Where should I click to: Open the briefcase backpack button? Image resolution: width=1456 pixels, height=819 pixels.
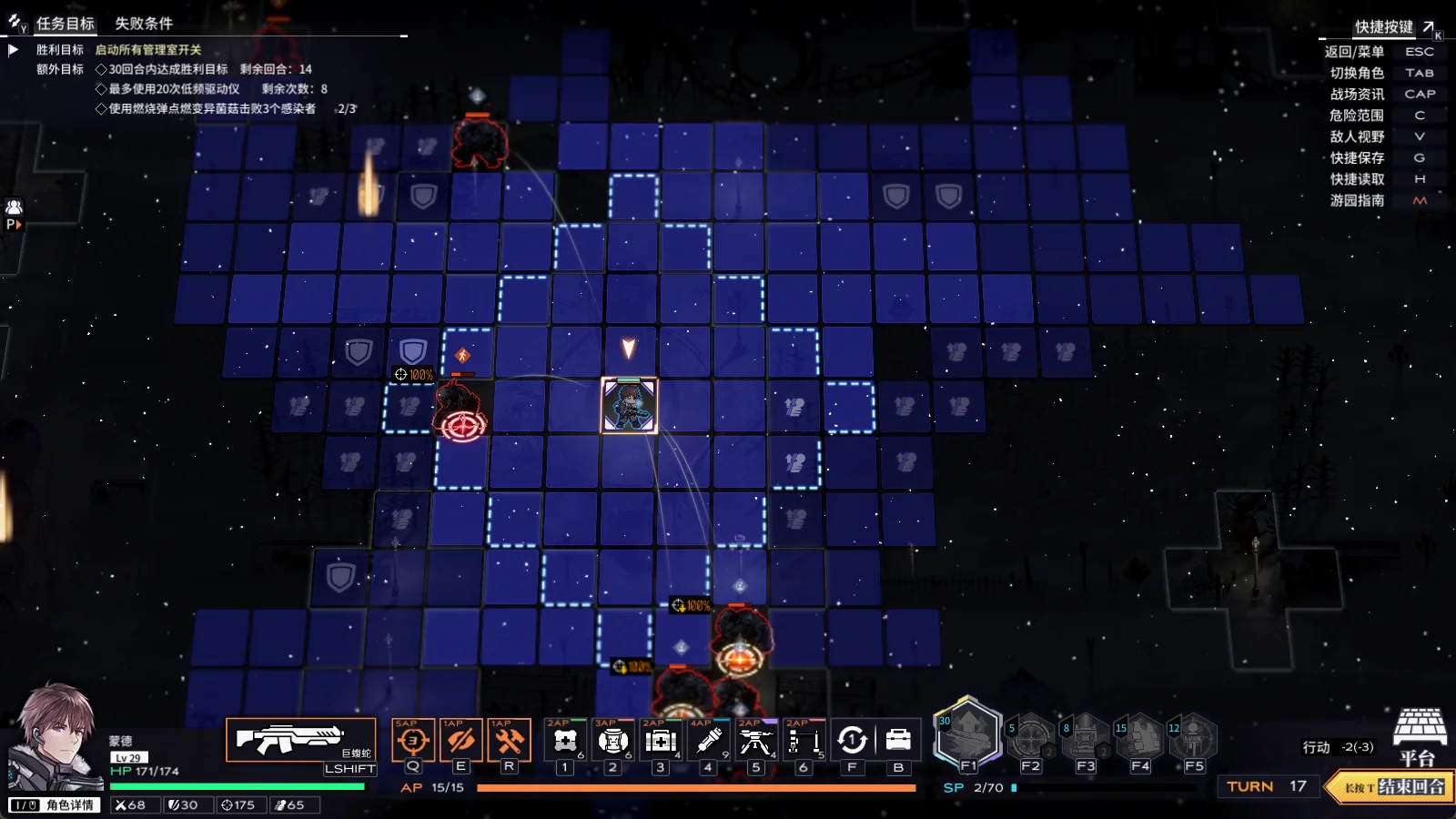898,741
